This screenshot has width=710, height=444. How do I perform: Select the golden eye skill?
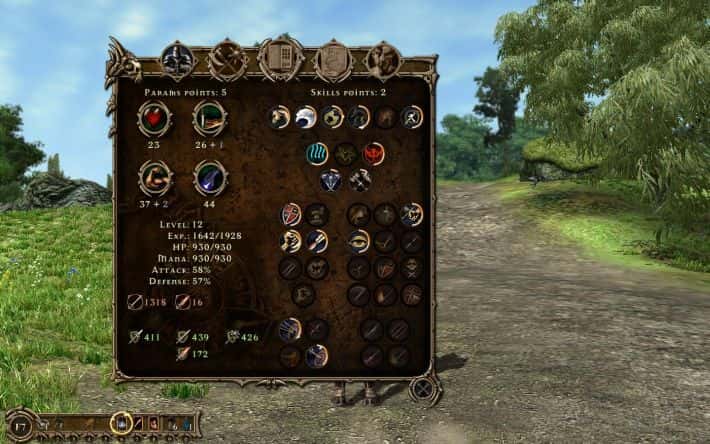pos(359,240)
